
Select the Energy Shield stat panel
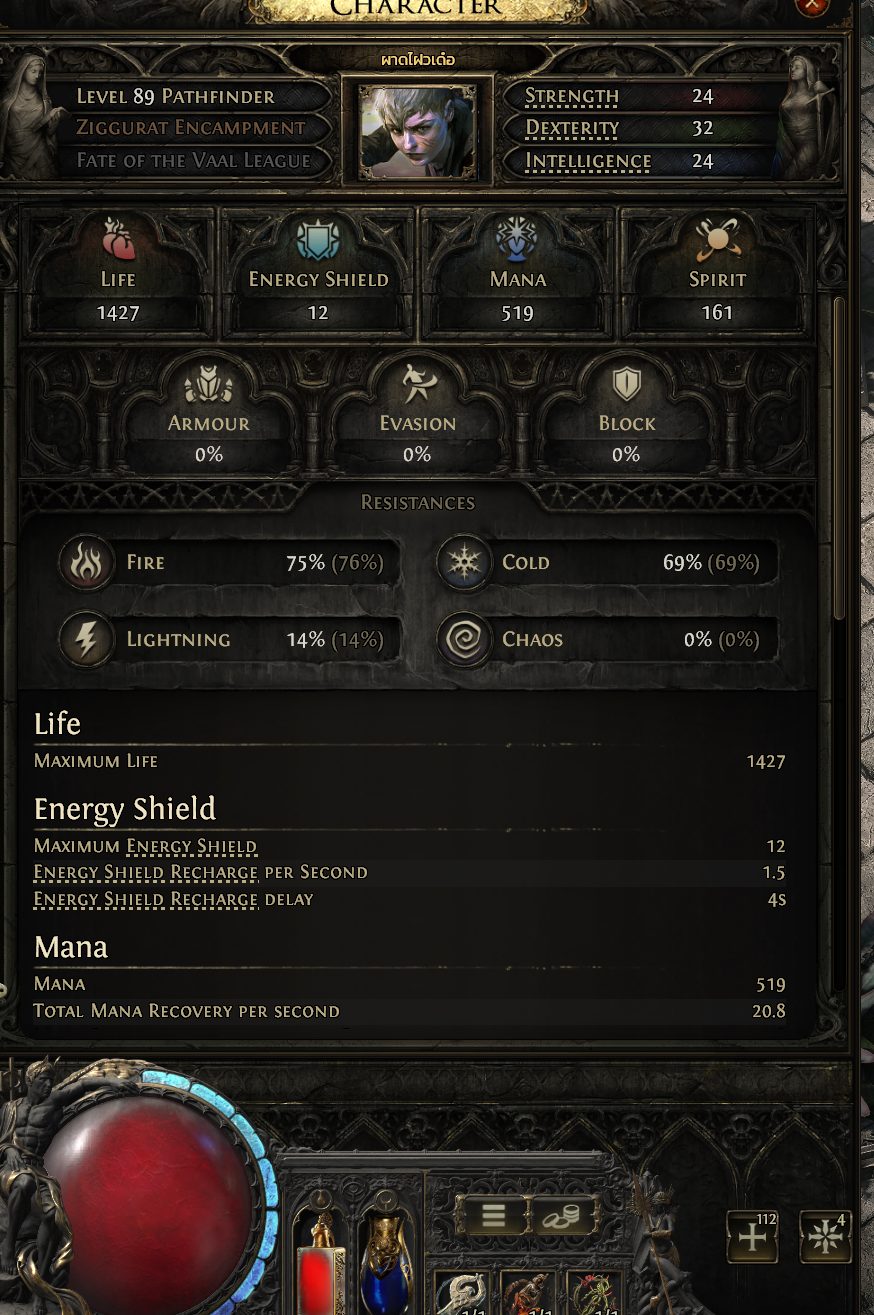point(318,272)
